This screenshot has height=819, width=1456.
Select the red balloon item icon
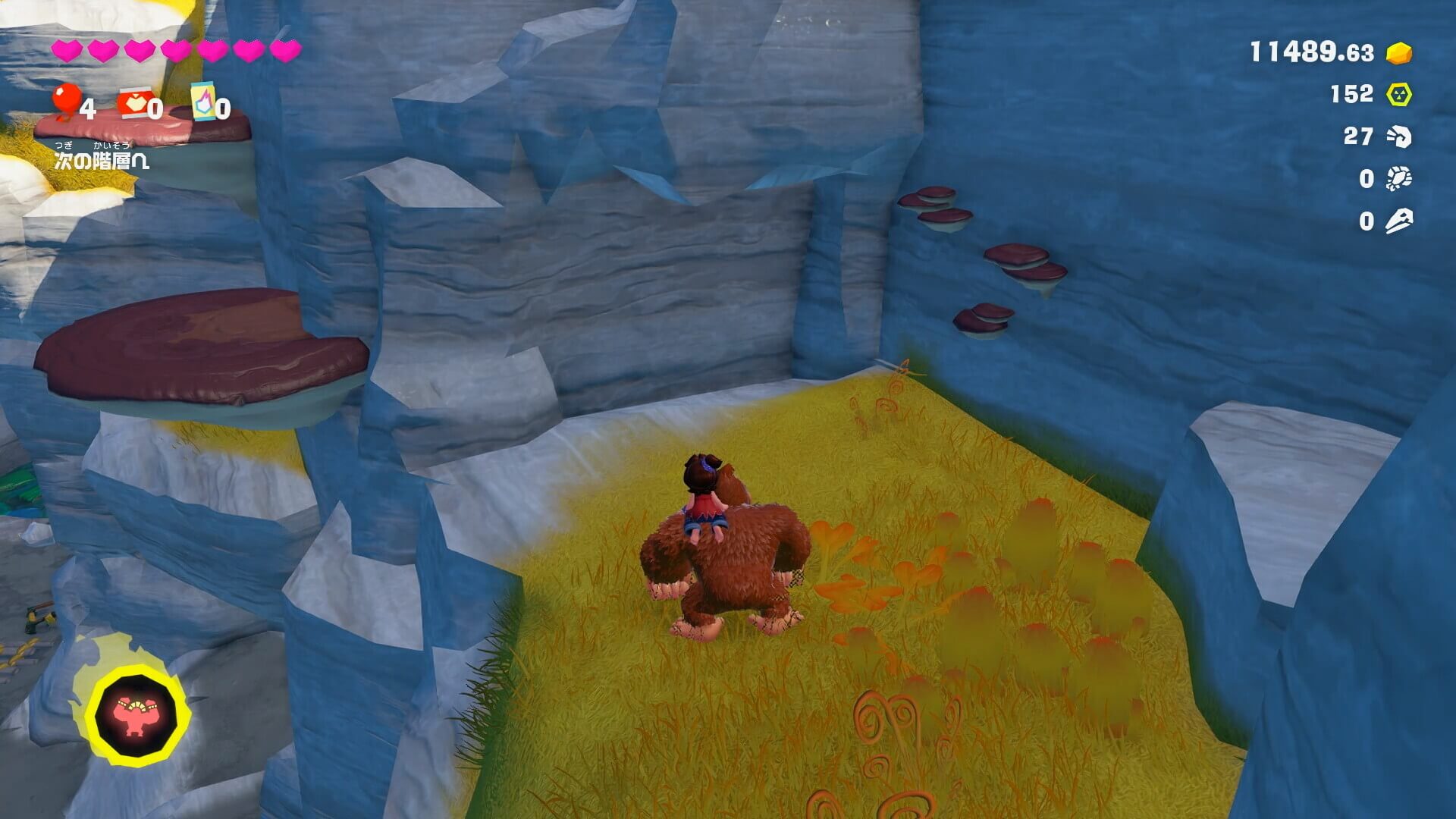click(x=67, y=100)
